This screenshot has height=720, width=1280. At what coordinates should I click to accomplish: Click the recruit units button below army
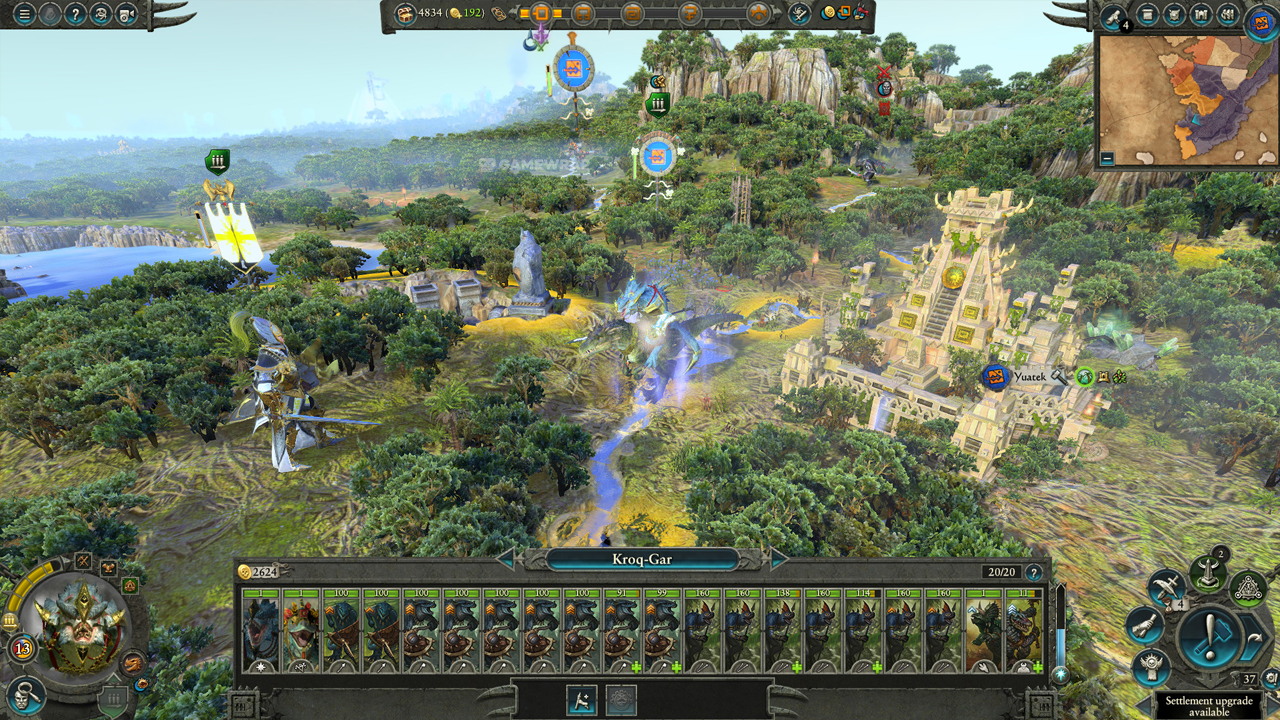click(581, 699)
